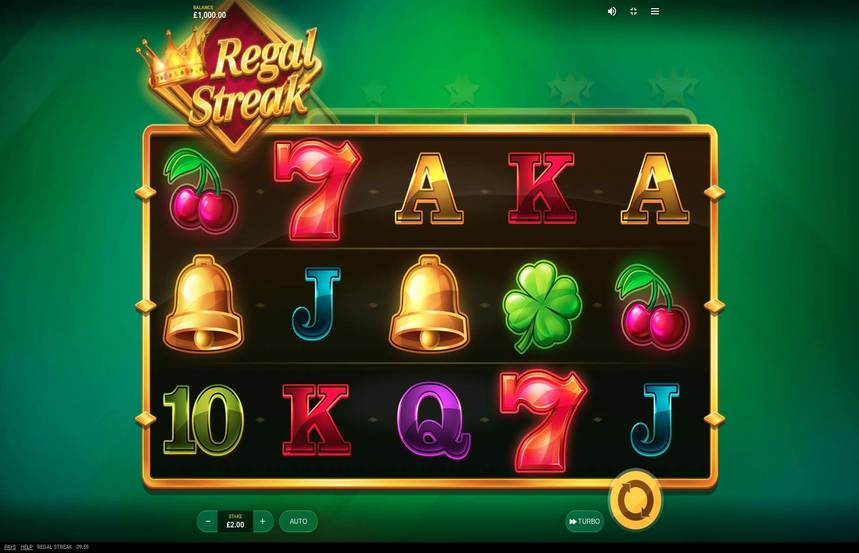859x553 pixels.
Task: Open the hamburger menu
Action: click(x=655, y=11)
